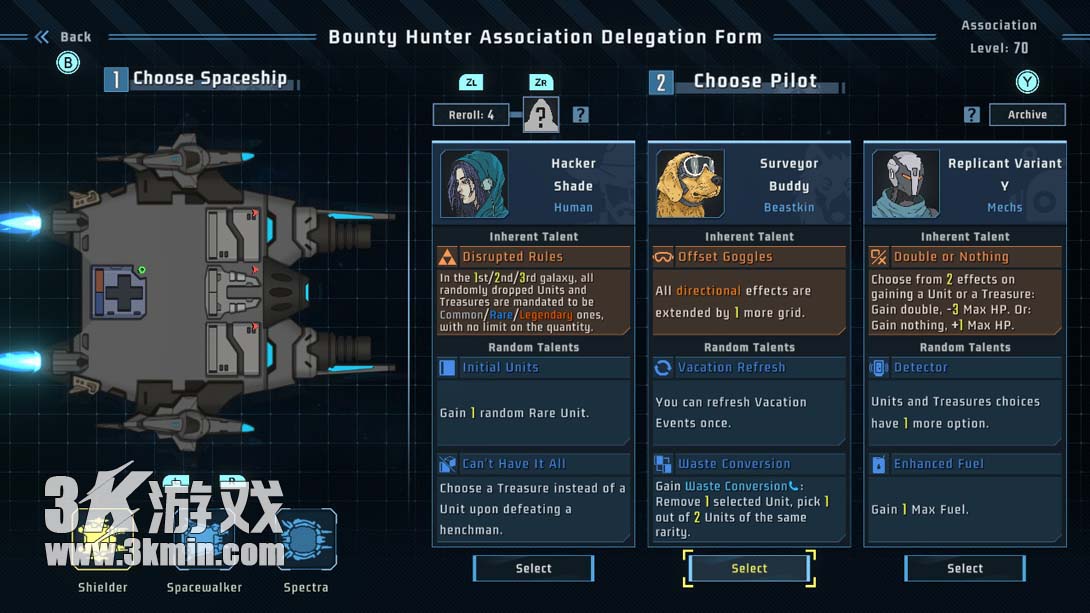Click Hacker Shade's portrait
Image resolution: width=1090 pixels, height=613 pixels.
pos(474,184)
